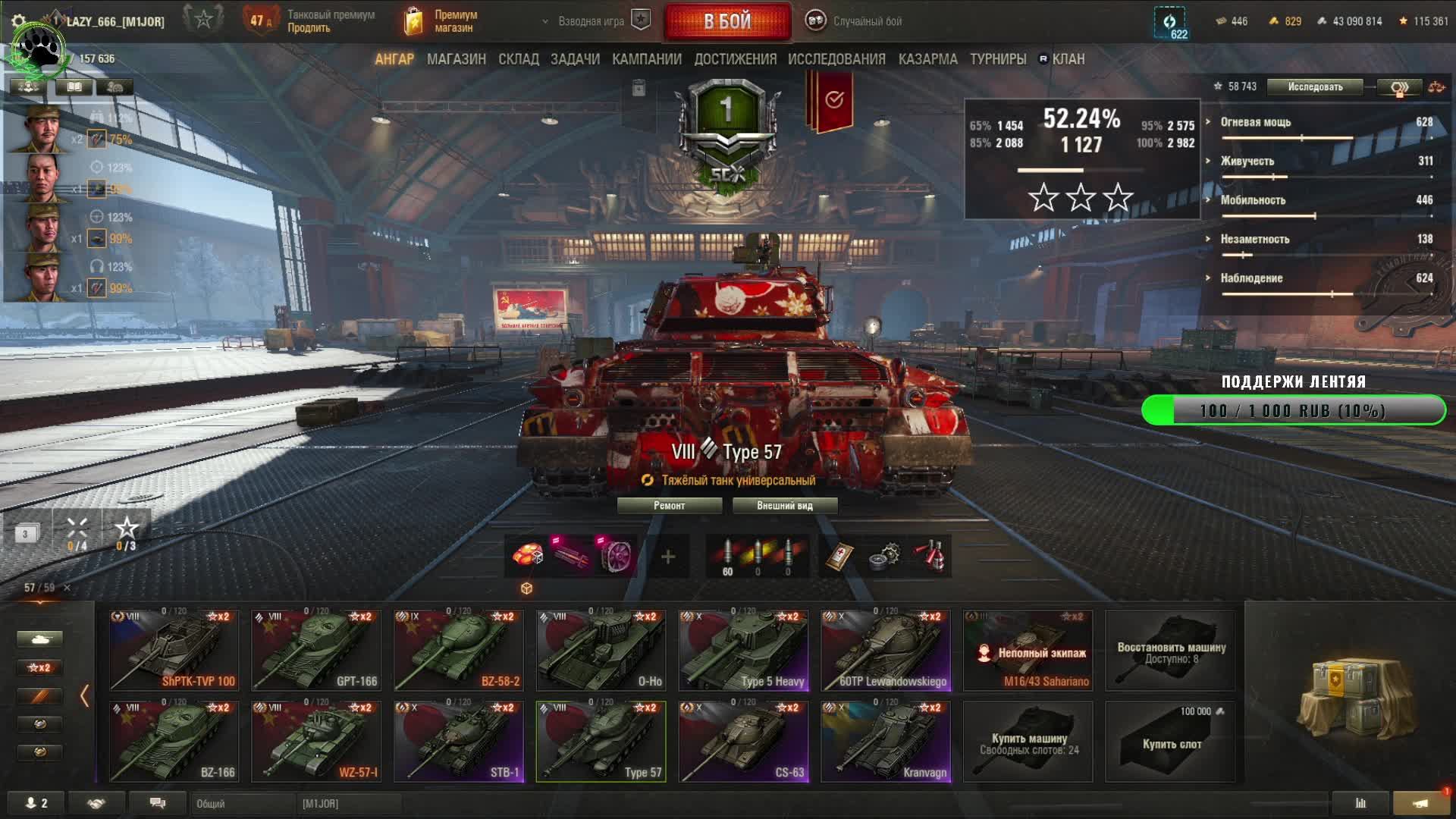The height and width of the screenshot is (819, 1456).
Task: Show the ДОСТИЖЕНИЯ tab
Action: pyautogui.click(x=735, y=59)
